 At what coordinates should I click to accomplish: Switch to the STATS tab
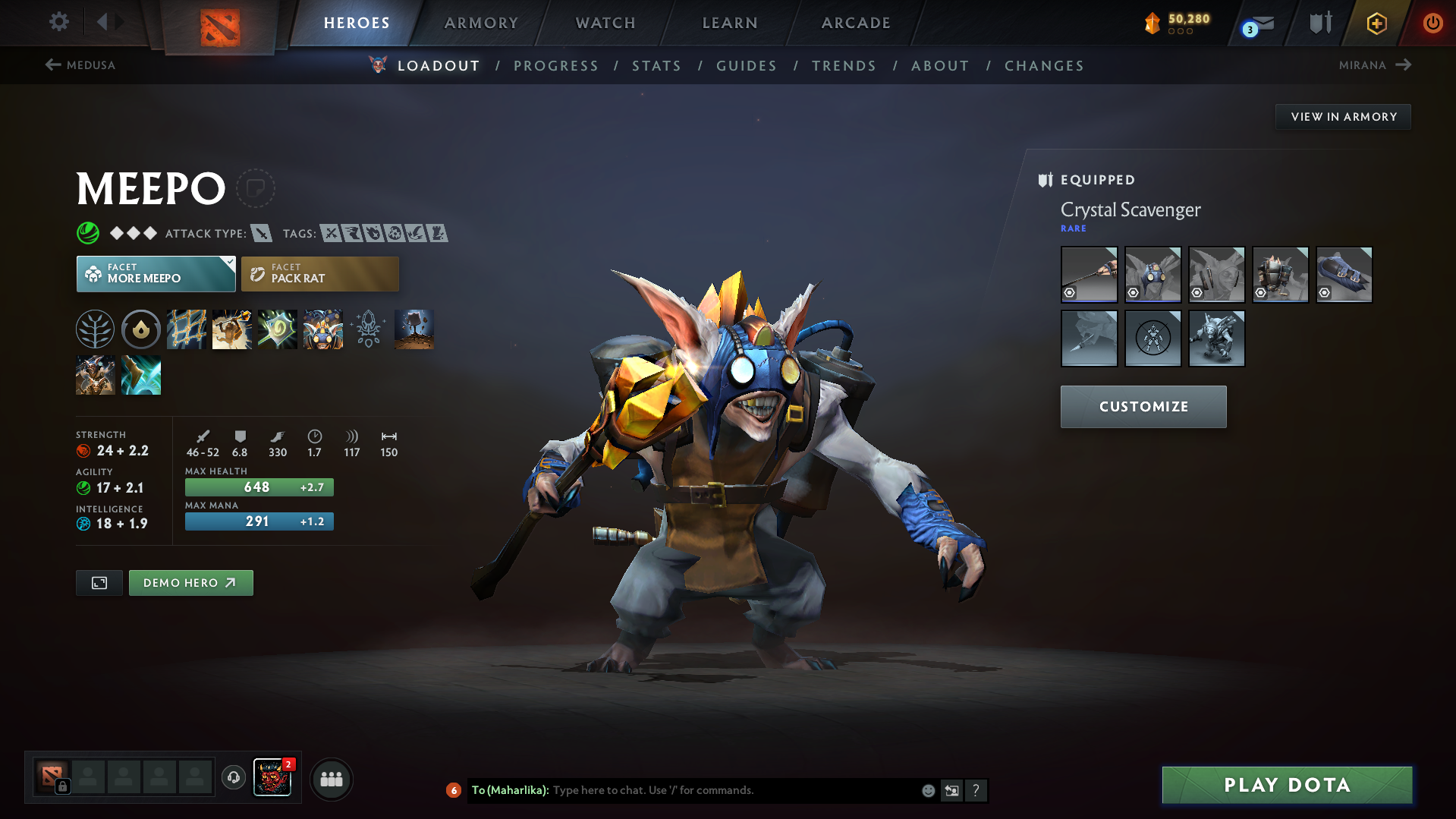tap(656, 66)
